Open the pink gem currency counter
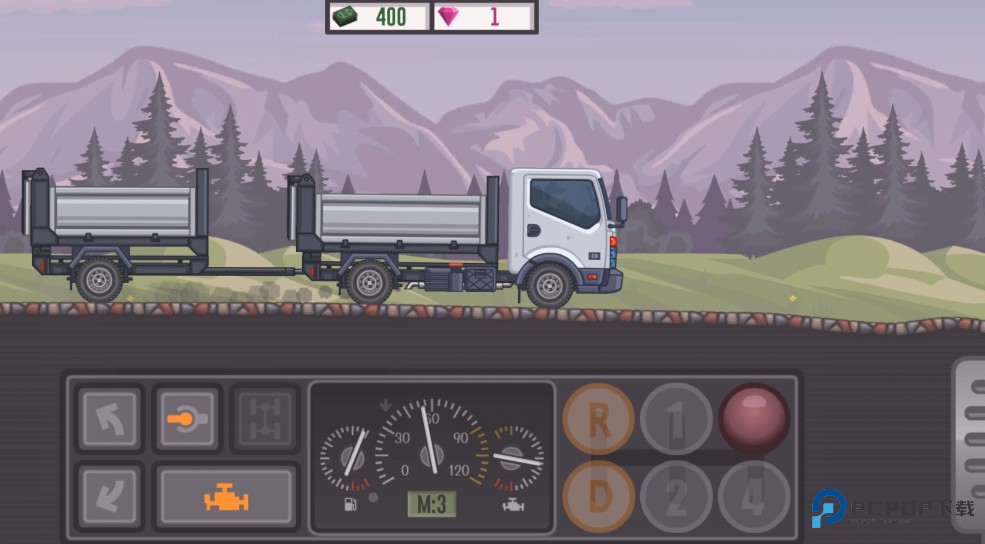Image resolution: width=985 pixels, height=544 pixels. click(x=484, y=17)
